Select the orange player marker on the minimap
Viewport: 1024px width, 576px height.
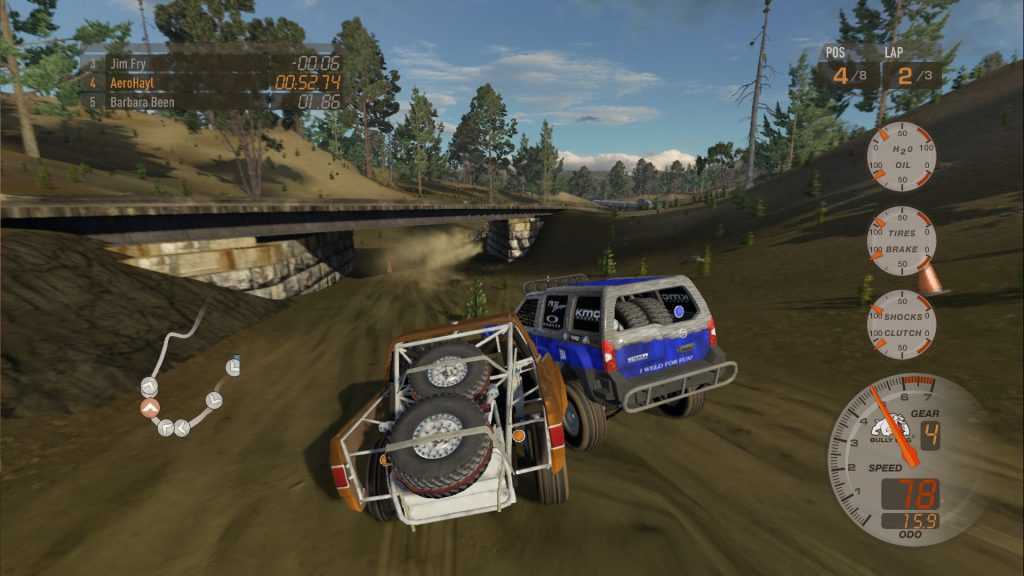click(x=150, y=407)
